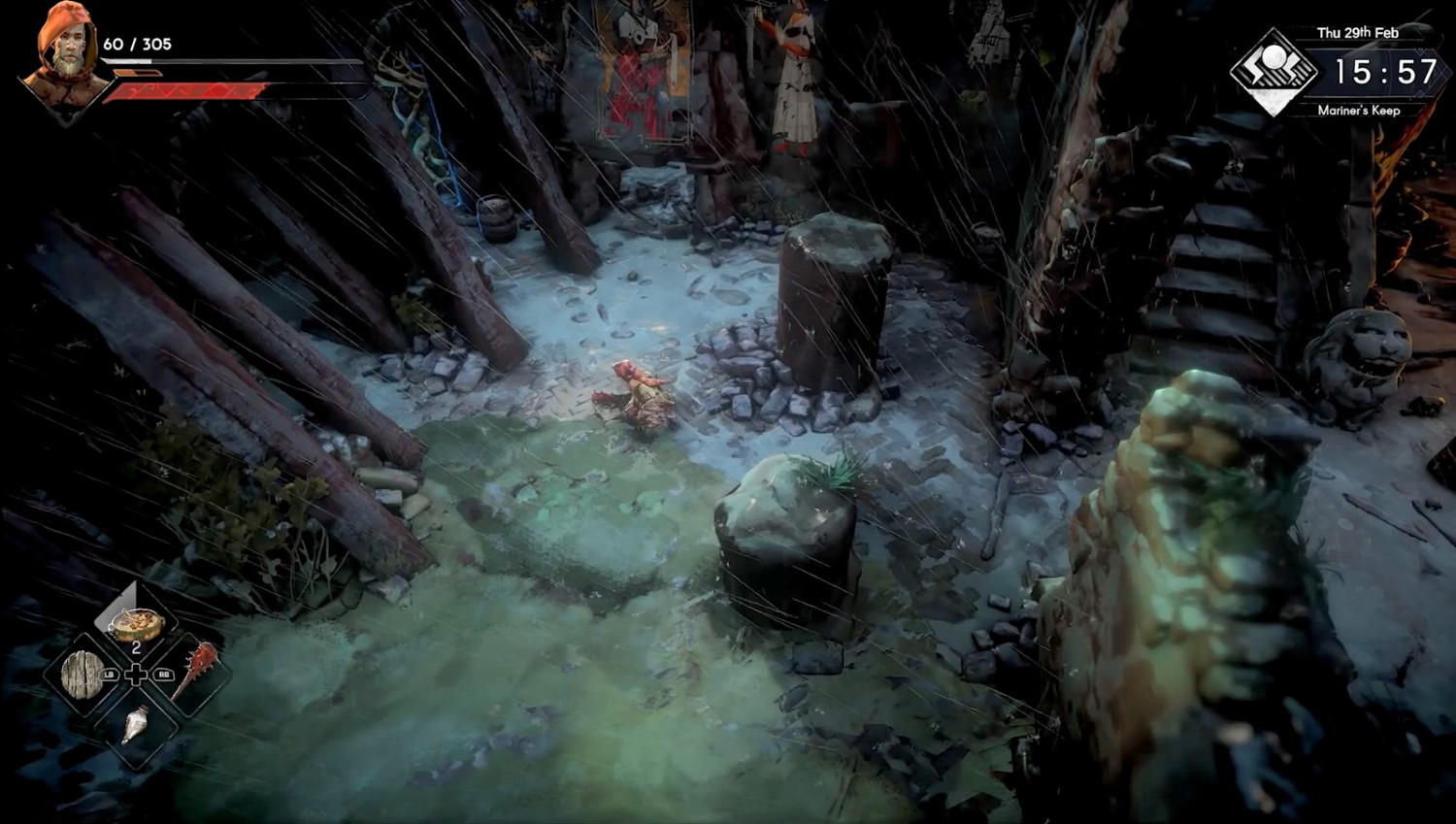Click the stew quantity counter showing 2
The width and height of the screenshot is (1456, 824).
coord(134,645)
